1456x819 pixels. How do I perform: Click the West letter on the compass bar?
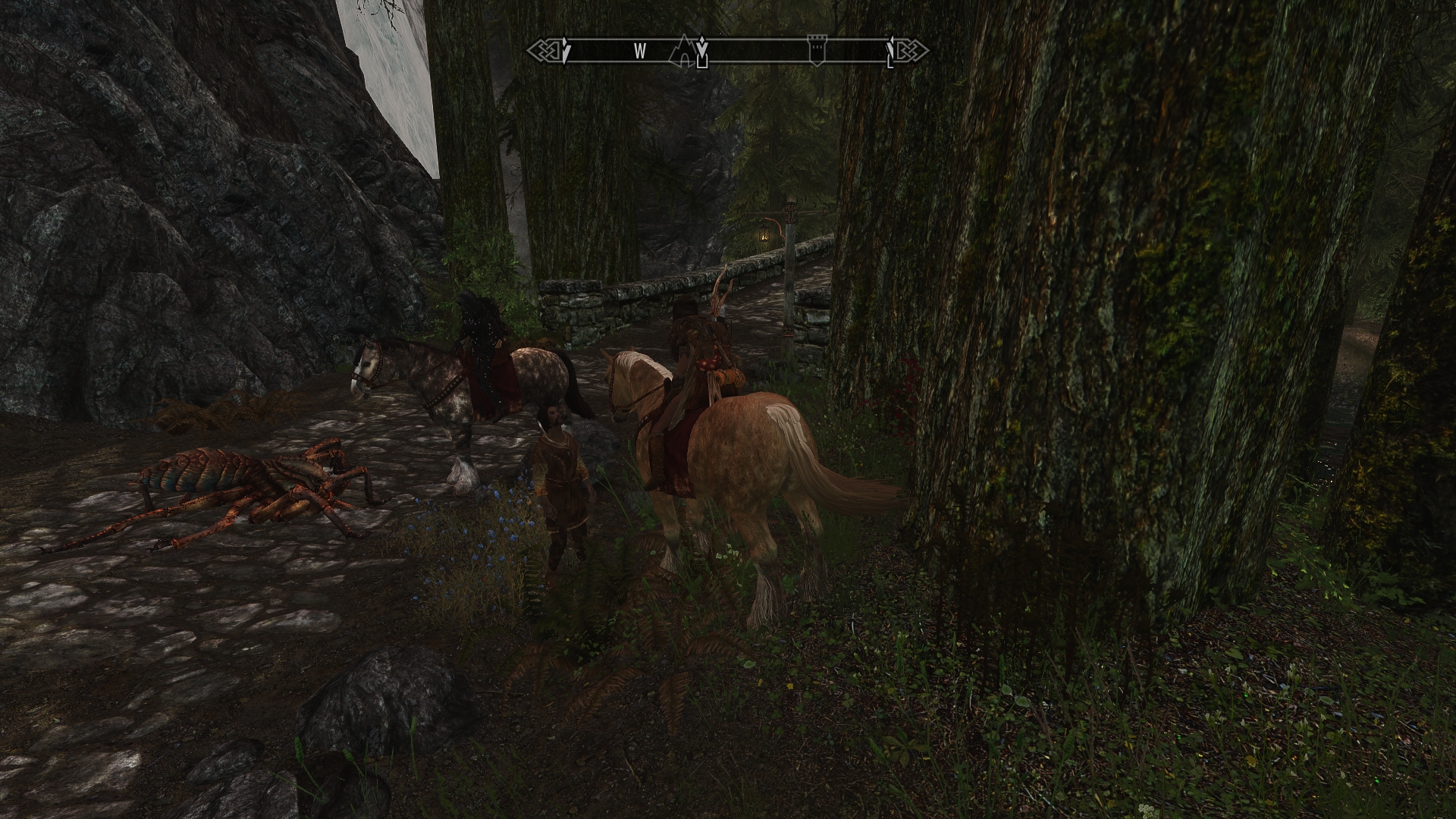click(x=640, y=51)
